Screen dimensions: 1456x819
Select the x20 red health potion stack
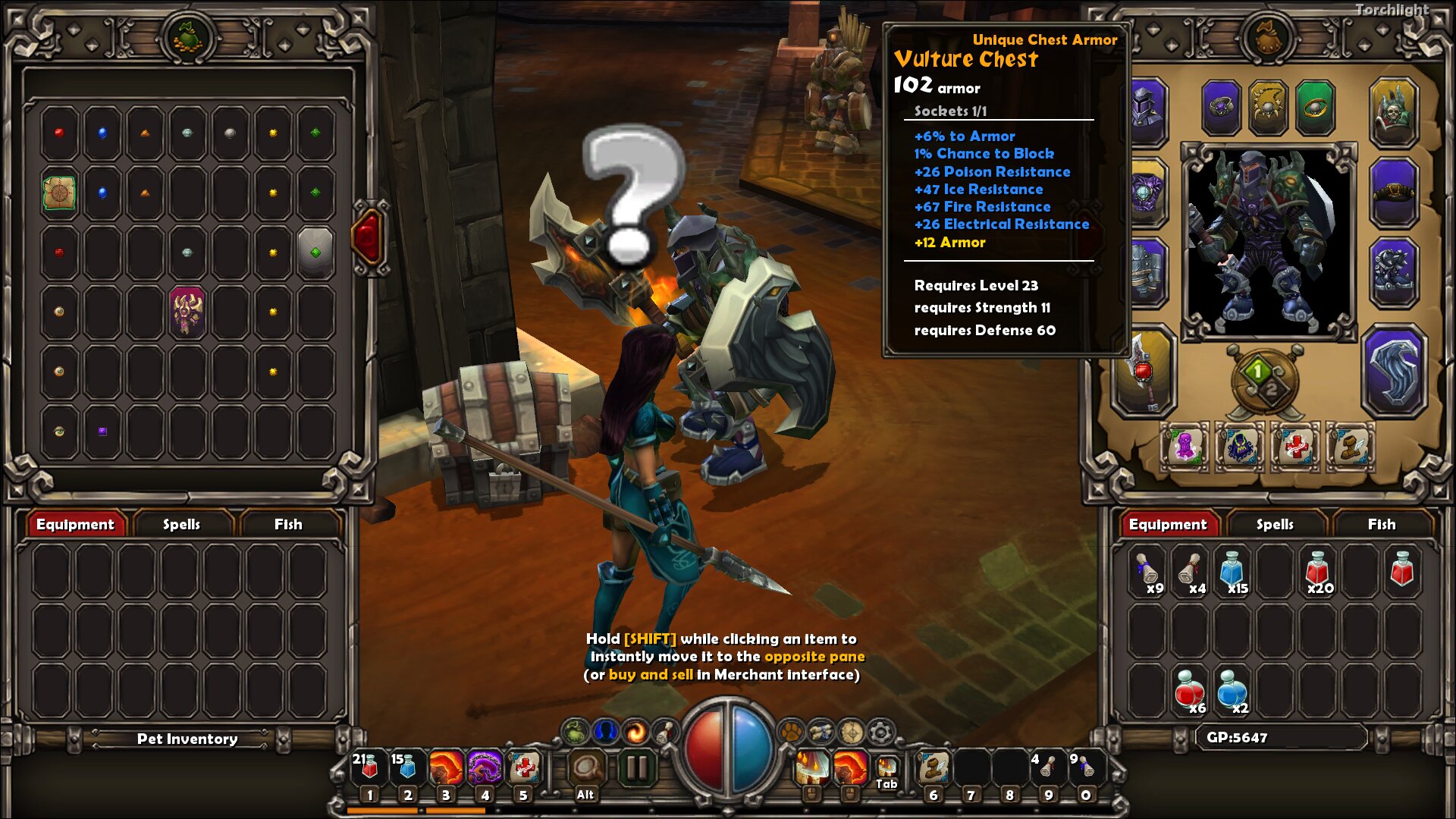1317,573
